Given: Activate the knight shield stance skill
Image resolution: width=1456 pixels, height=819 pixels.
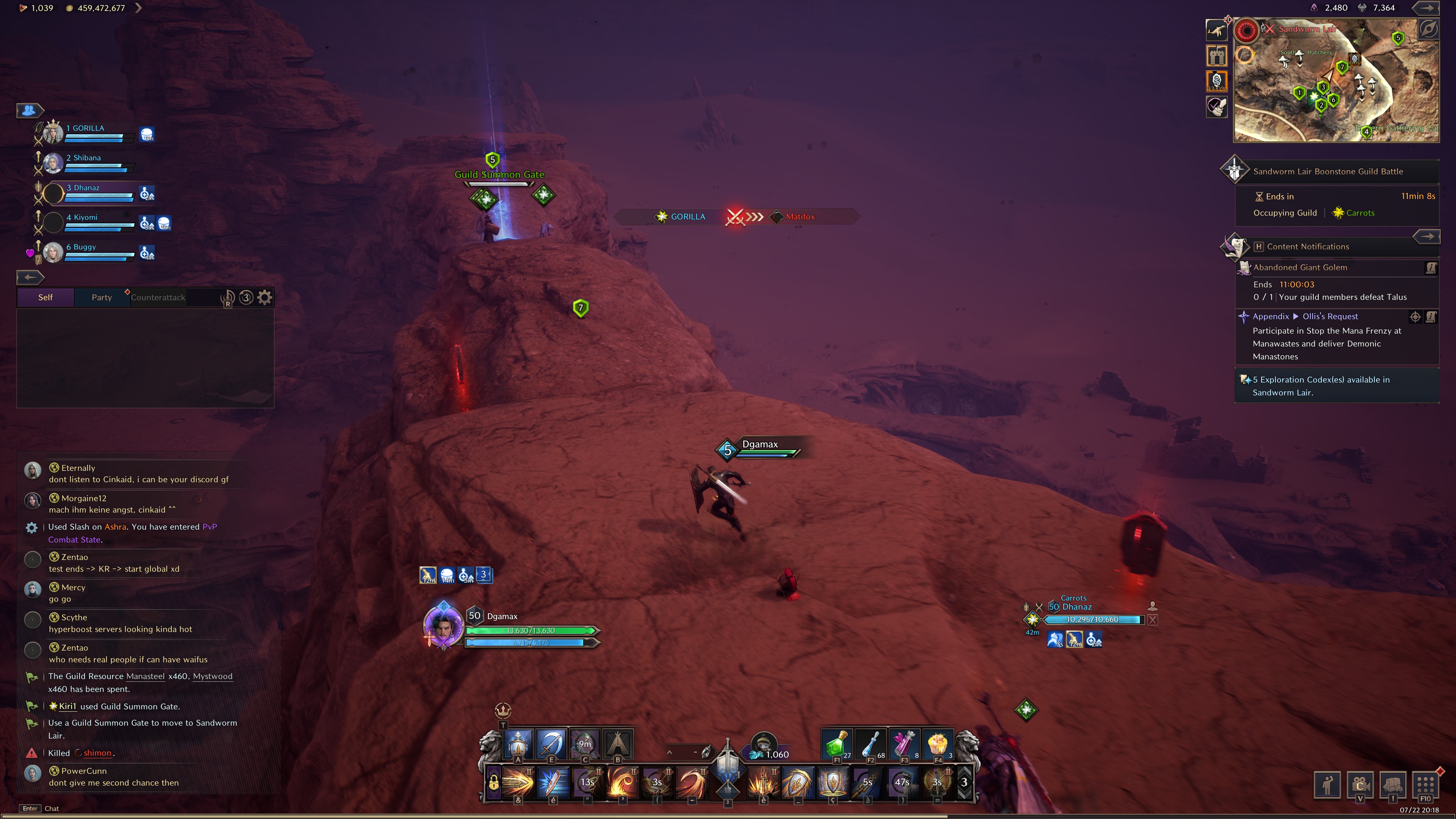Looking at the screenshot, I should [x=518, y=744].
